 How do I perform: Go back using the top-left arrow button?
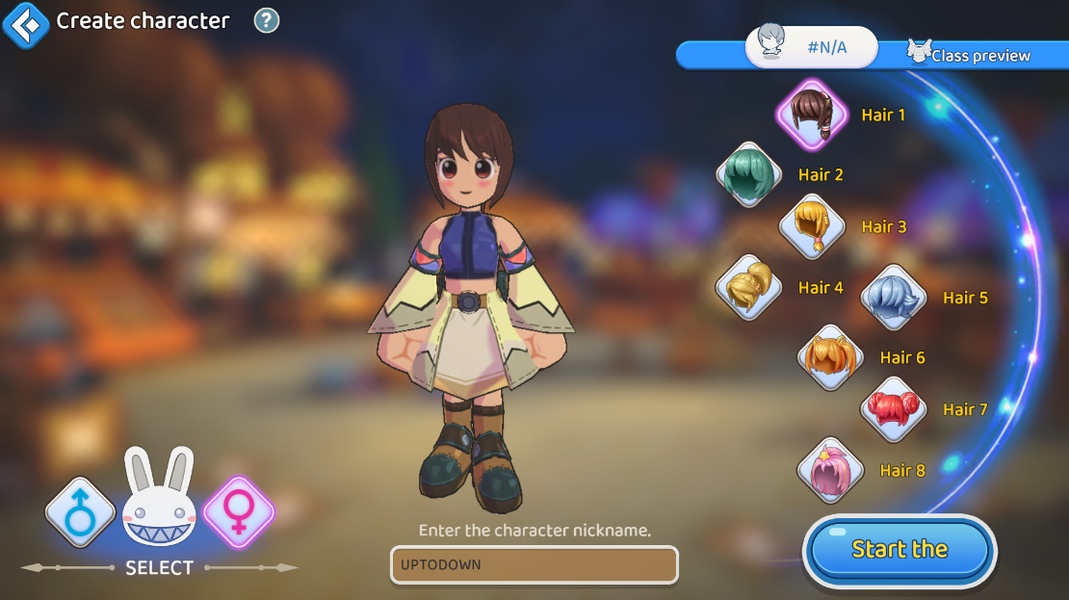(x=25, y=22)
